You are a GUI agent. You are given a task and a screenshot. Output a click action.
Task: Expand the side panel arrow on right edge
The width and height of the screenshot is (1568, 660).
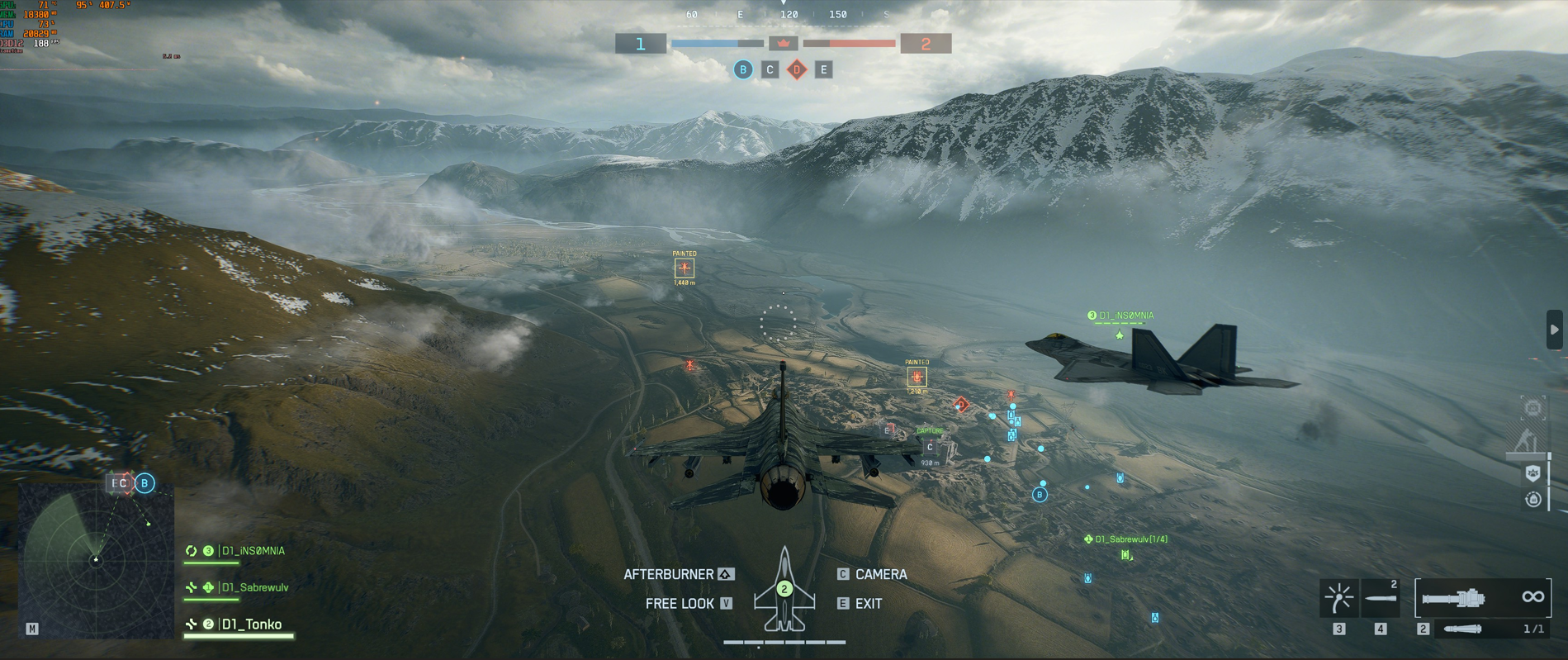[x=1554, y=330]
